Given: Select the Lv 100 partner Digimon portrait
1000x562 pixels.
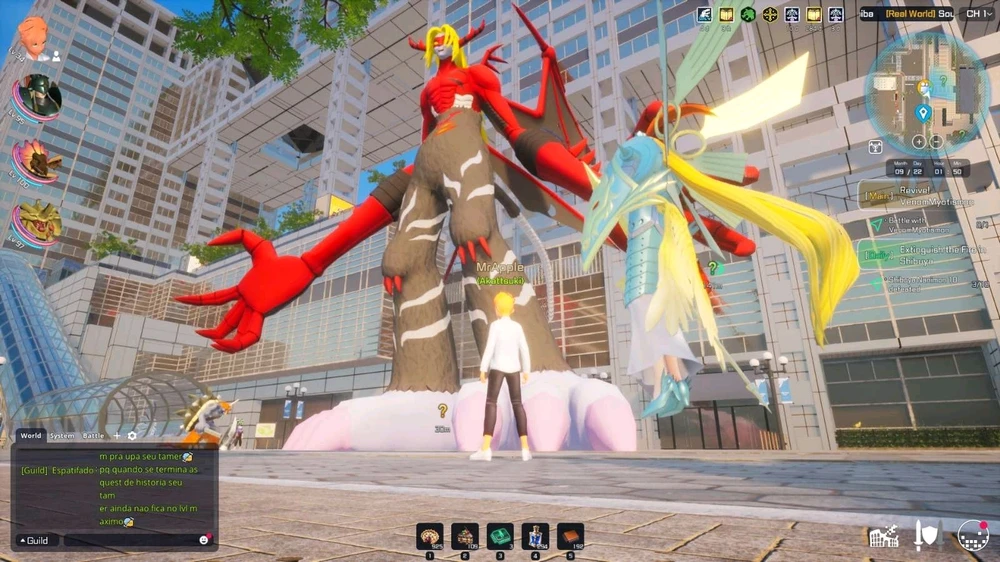Looking at the screenshot, I should point(38,160).
